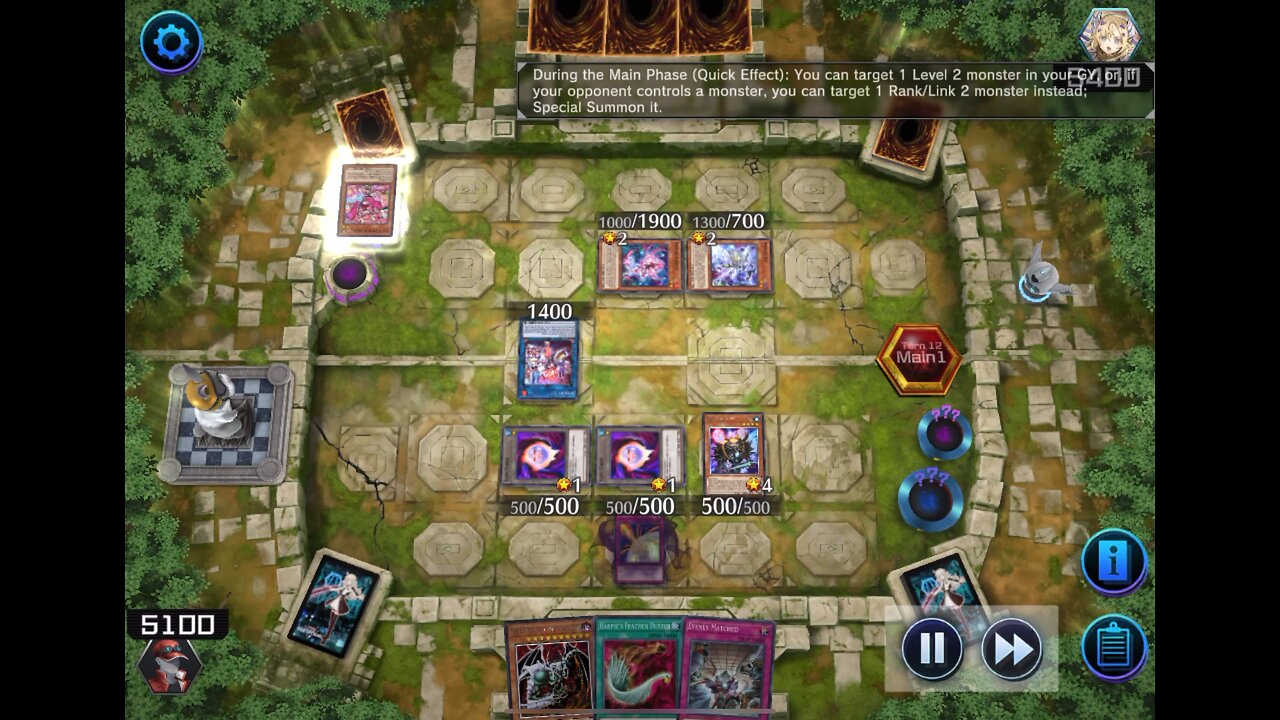Open the Settings gear menu
The height and width of the screenshot is (720, 1280).
point(170,42)
